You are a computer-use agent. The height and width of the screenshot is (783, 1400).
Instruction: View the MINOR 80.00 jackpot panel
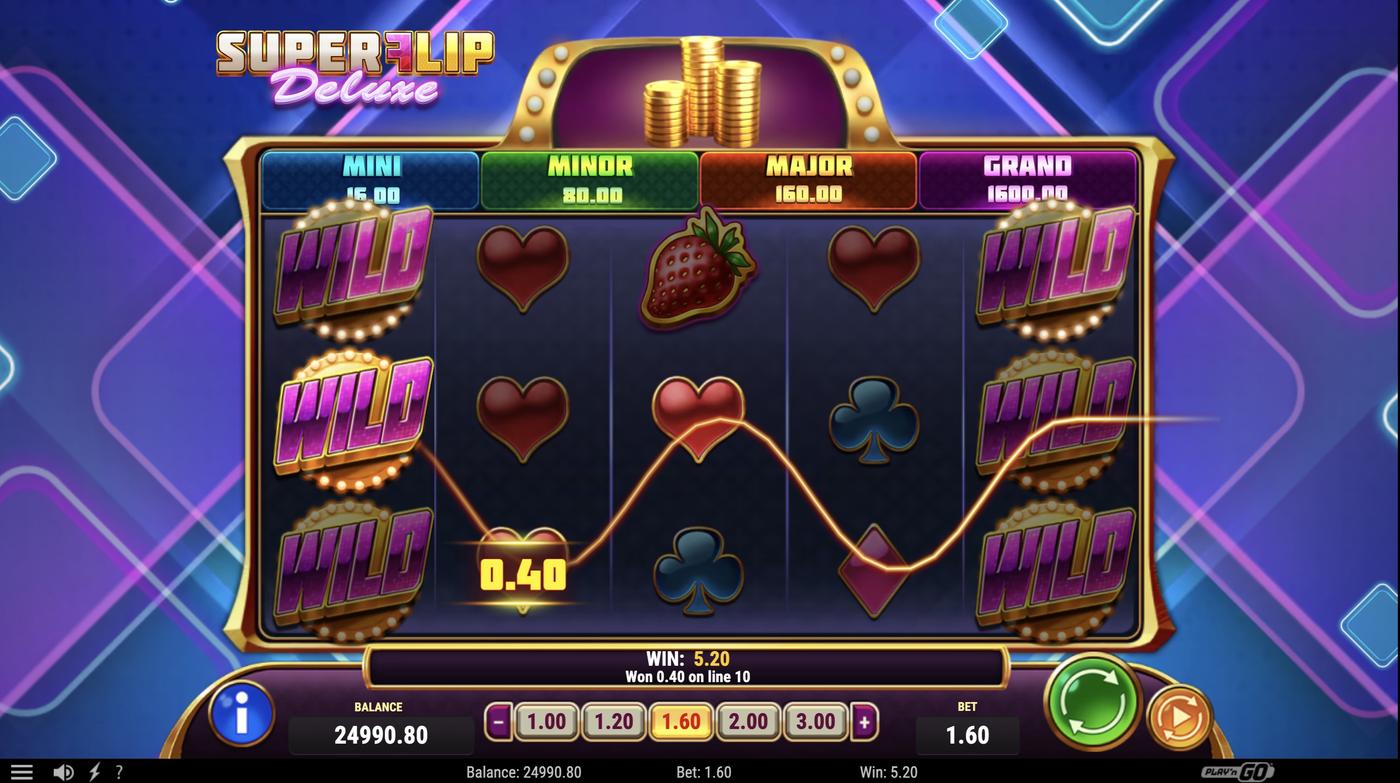[x=588, y=178]
